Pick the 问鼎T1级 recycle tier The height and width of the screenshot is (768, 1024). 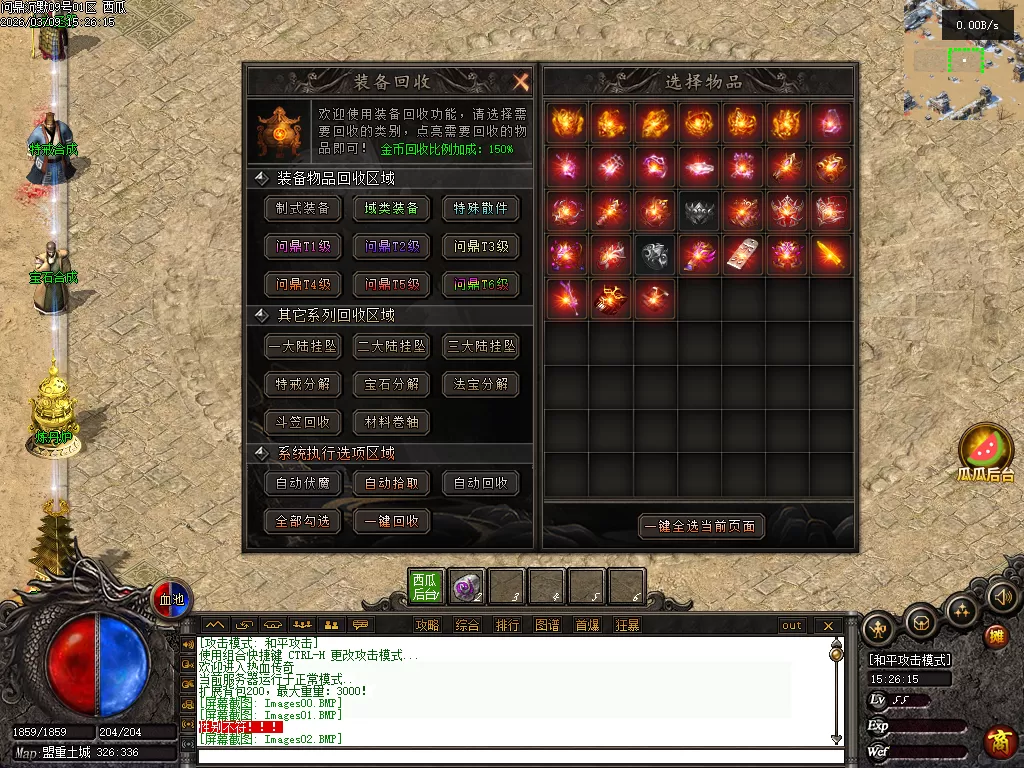point(303,246)
